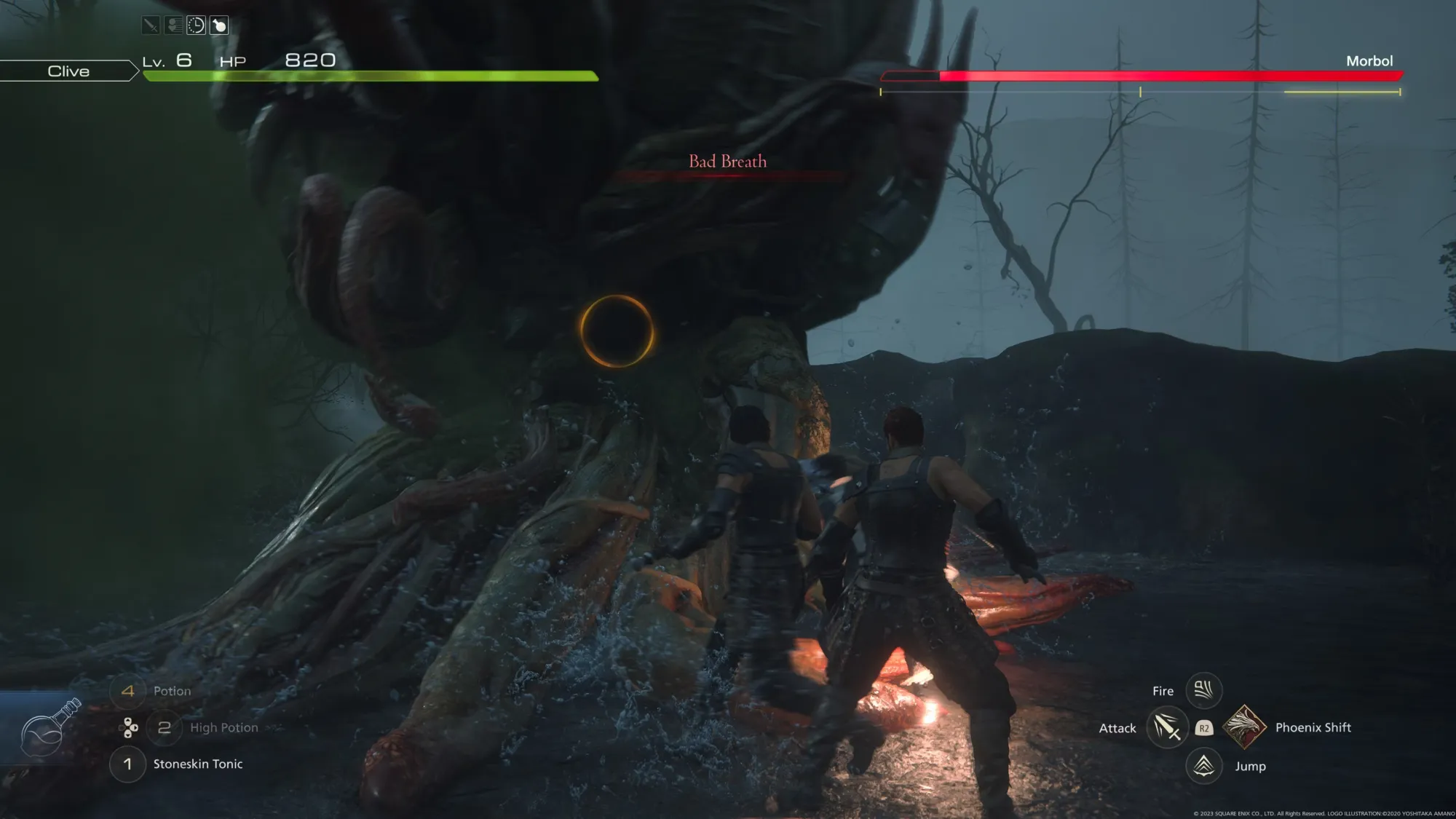Select the Jump action icon
The width and height of the screenshot is (1456, 819).
pyautogui.click(x=1203, y=766)
